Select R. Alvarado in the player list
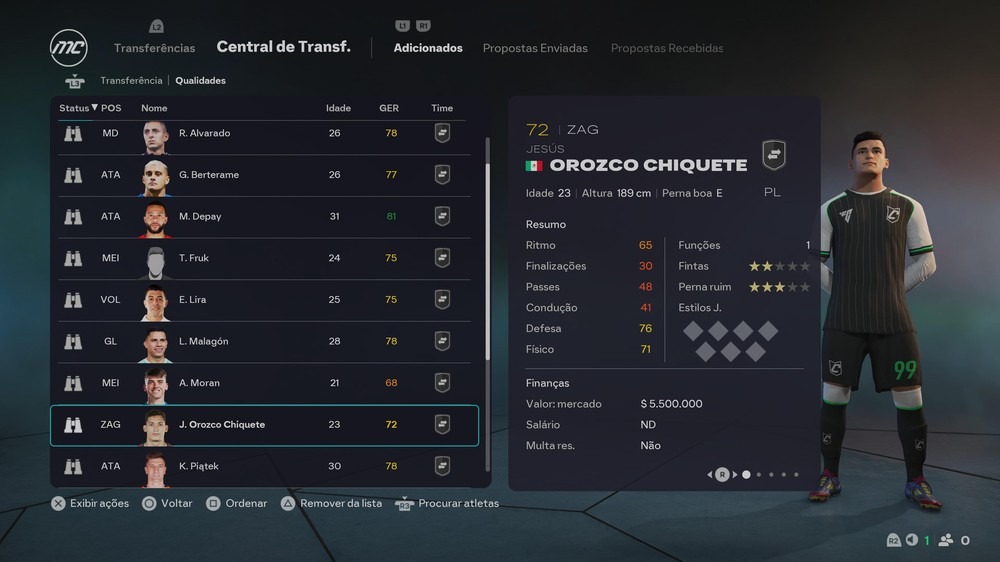 click(264, 134)
